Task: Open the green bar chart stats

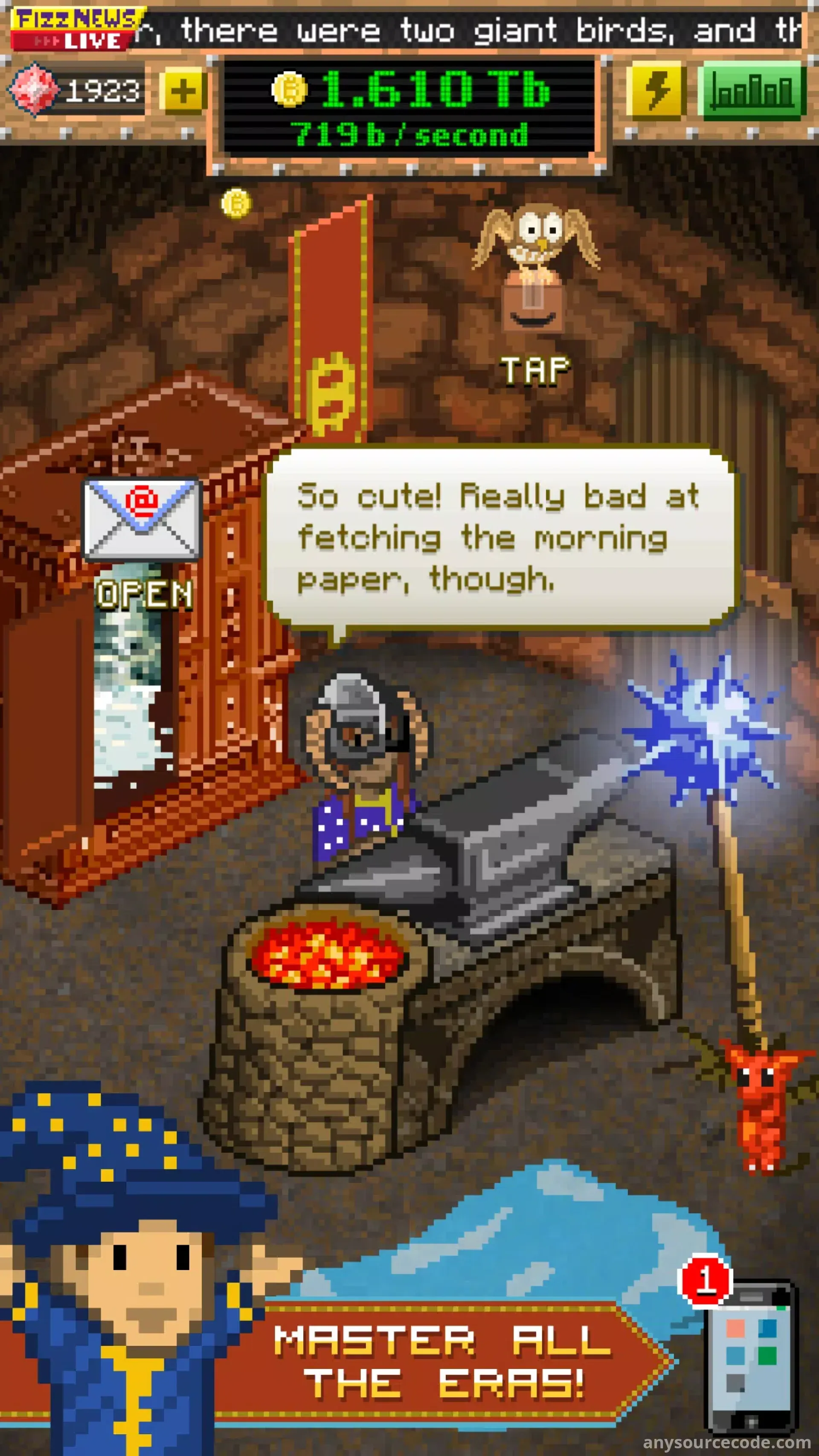Action: (751, 90)
